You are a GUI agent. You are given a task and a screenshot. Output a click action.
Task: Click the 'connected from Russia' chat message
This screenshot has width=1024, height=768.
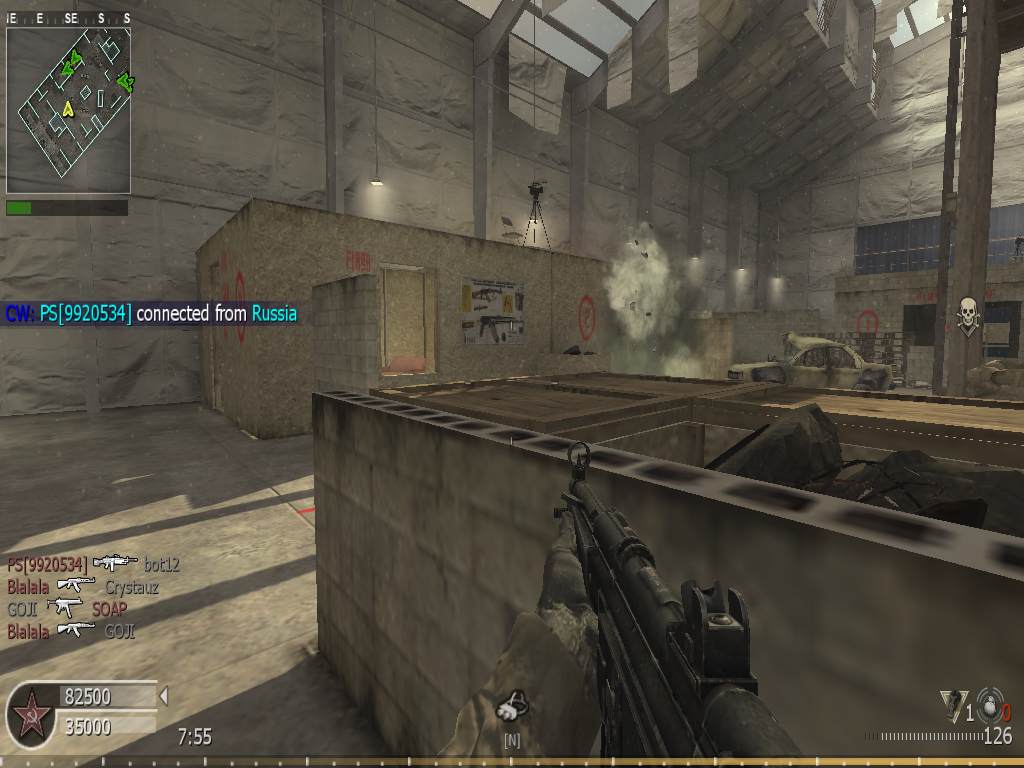(151, 314)
